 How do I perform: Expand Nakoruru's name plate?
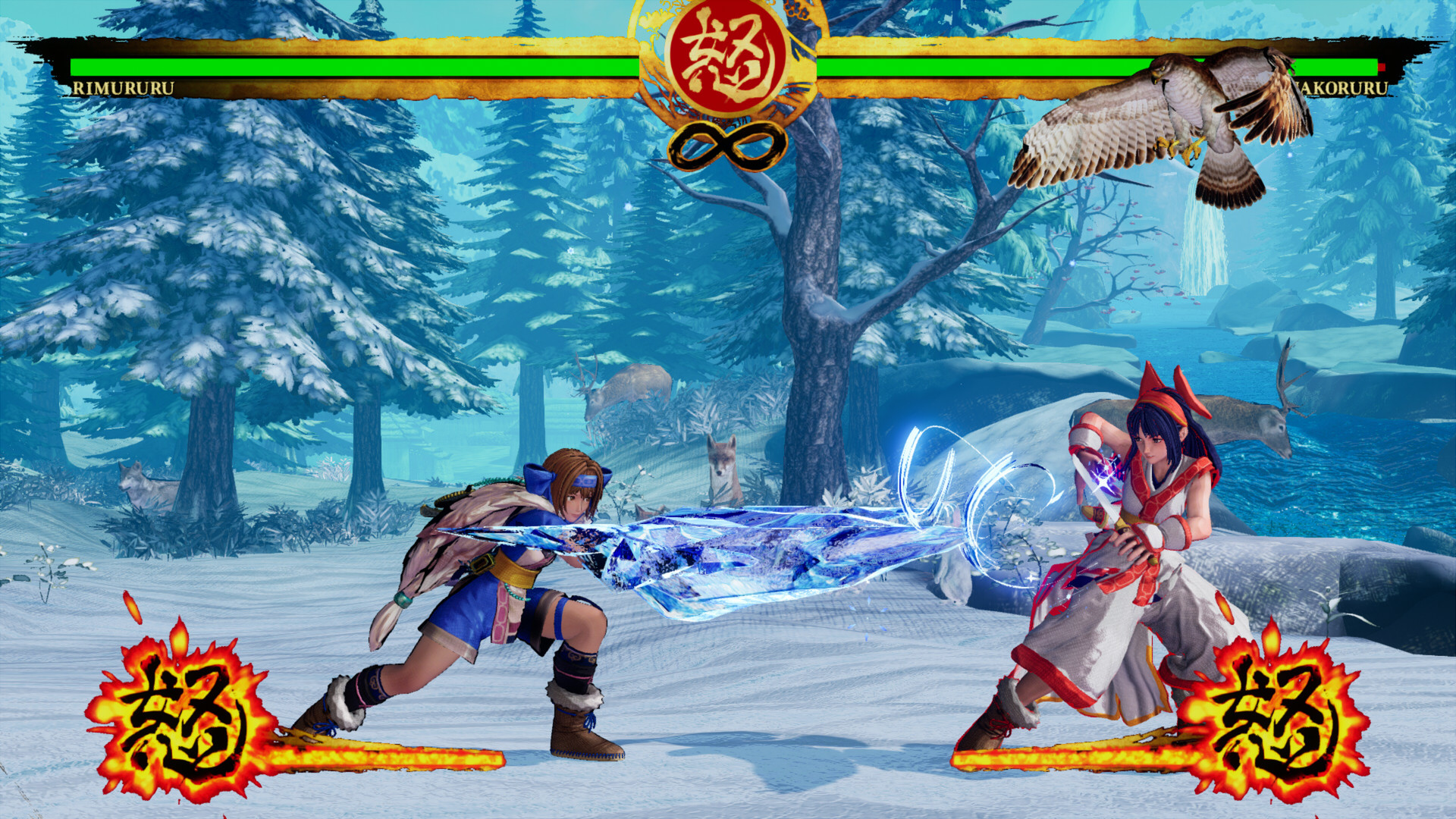pos(1342,89)
